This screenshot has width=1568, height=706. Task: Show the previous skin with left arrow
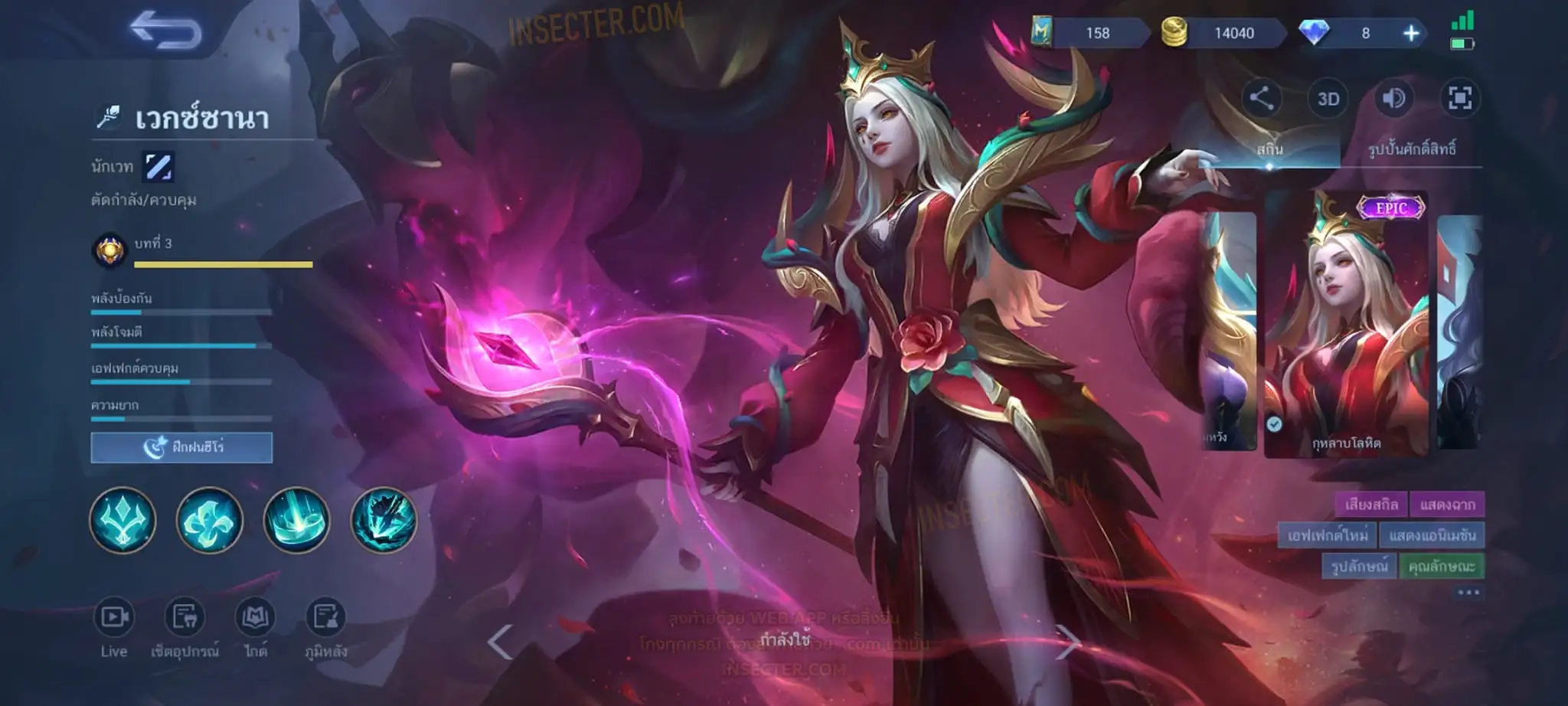[x=500, y=642]
